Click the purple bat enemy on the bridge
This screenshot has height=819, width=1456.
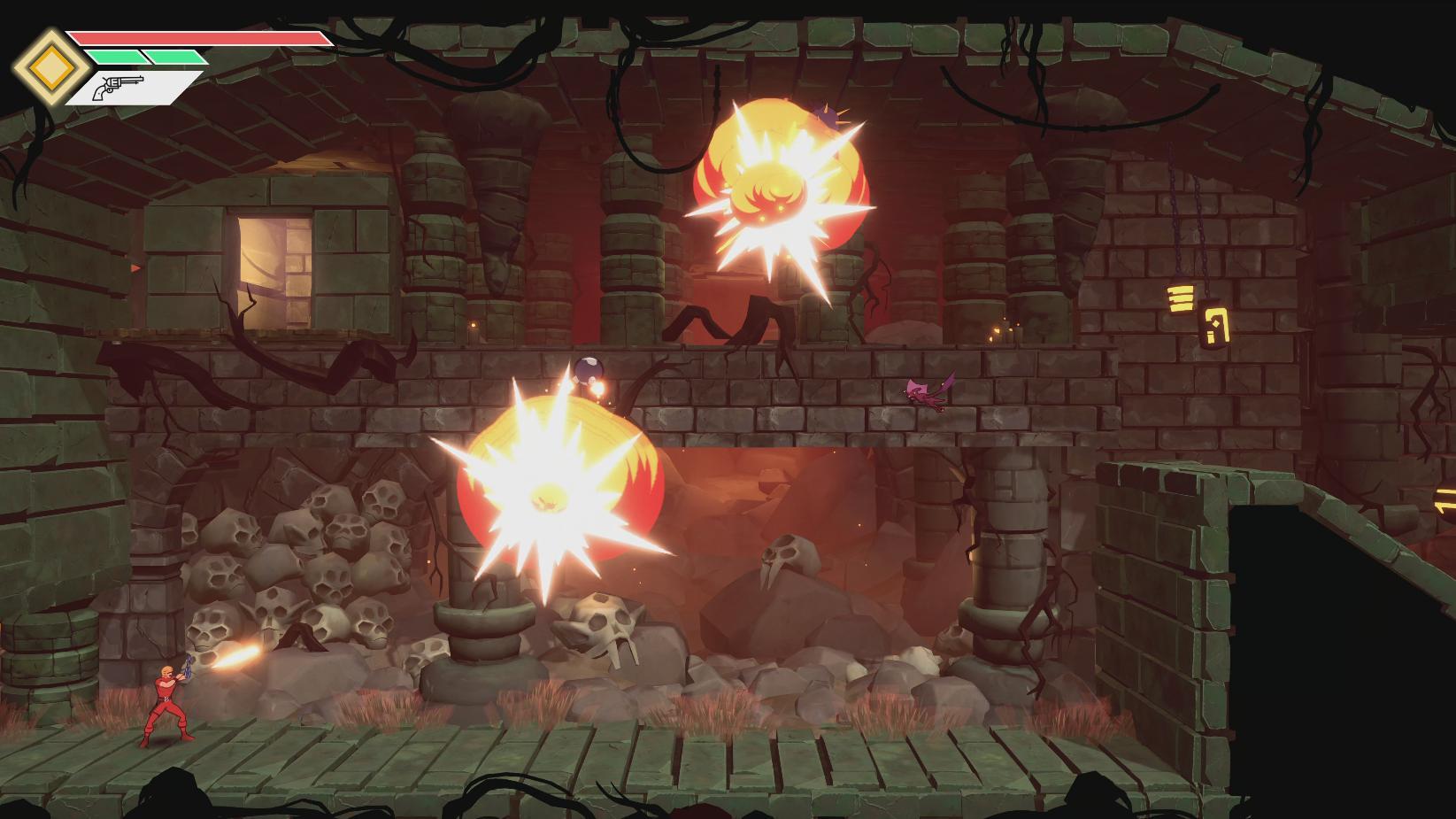pyautogui.click(x=923, y=391)
